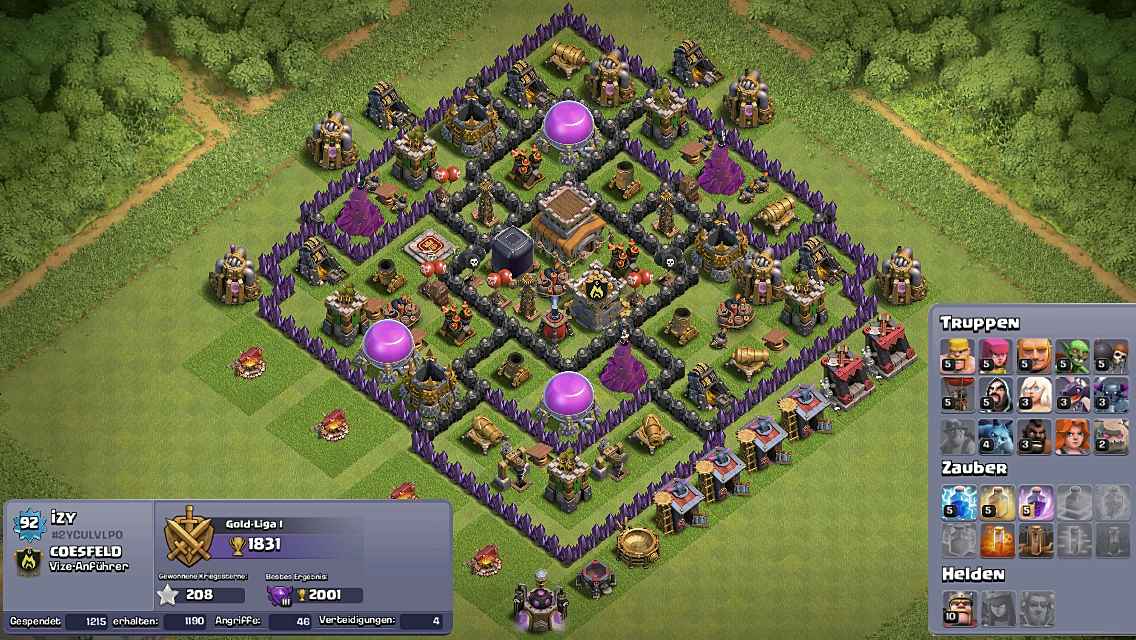Select the Lightning spell icon
This screenshot has width=1136, height=640.
(x=958, y=502)
